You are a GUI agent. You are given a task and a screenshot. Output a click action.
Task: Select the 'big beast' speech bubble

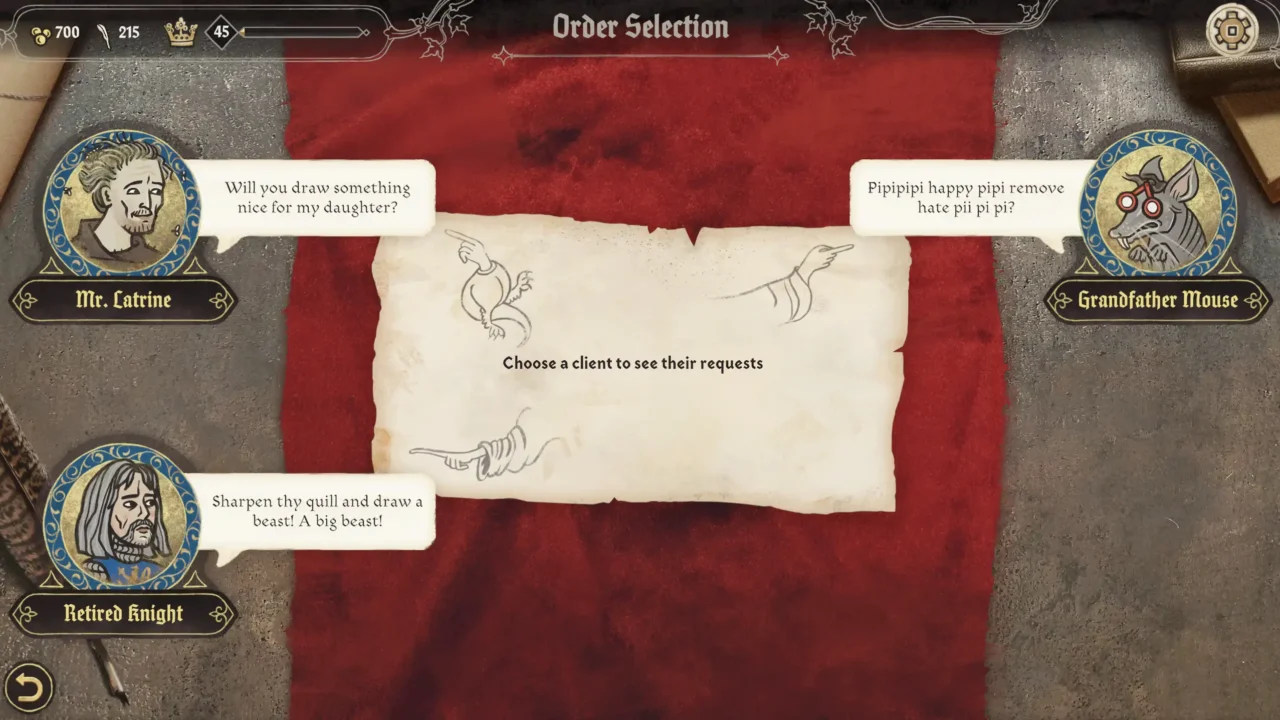[x=320, y=511]
